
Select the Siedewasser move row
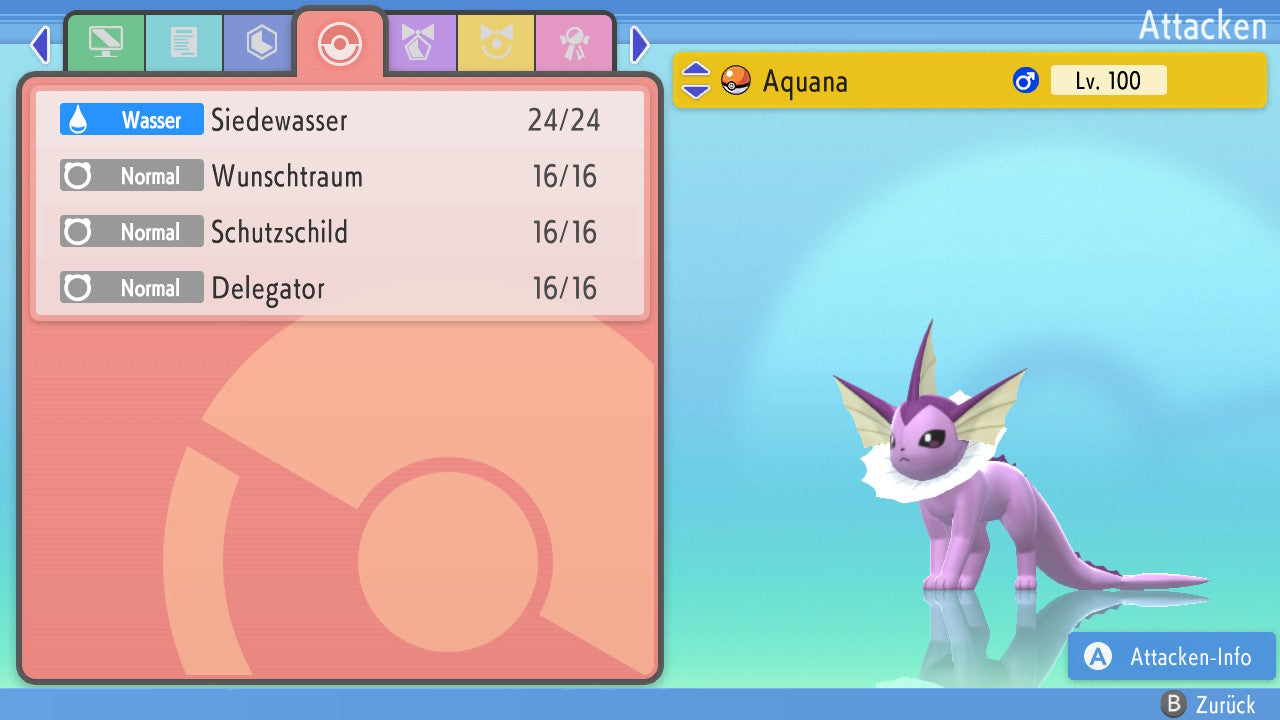point(340,120)
